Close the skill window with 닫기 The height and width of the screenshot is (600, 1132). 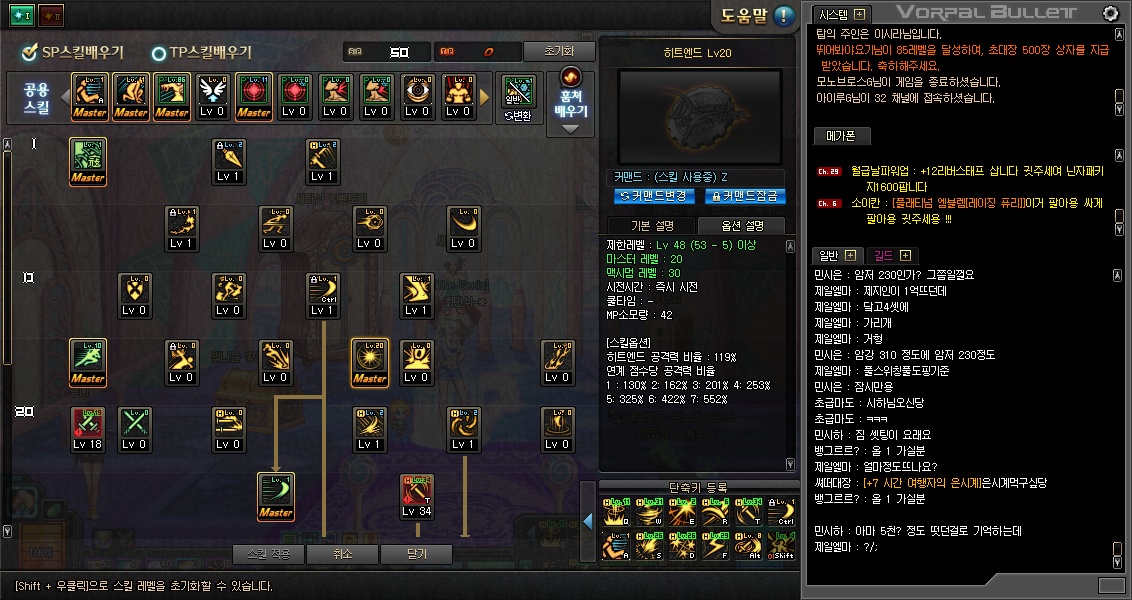pos(416,553)
